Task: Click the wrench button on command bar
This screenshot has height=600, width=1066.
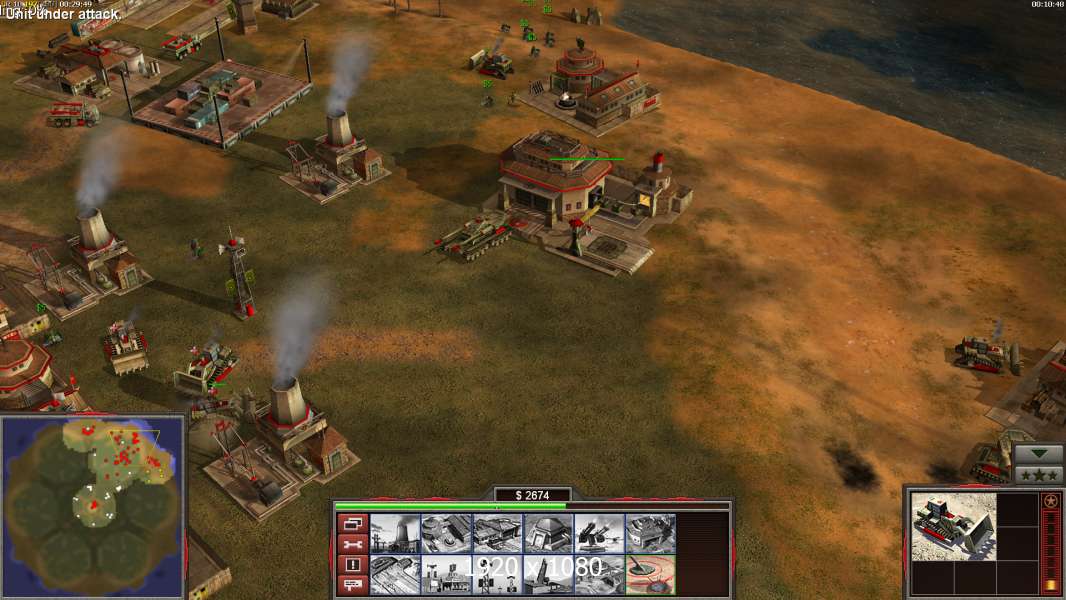Action: point(352,544)
